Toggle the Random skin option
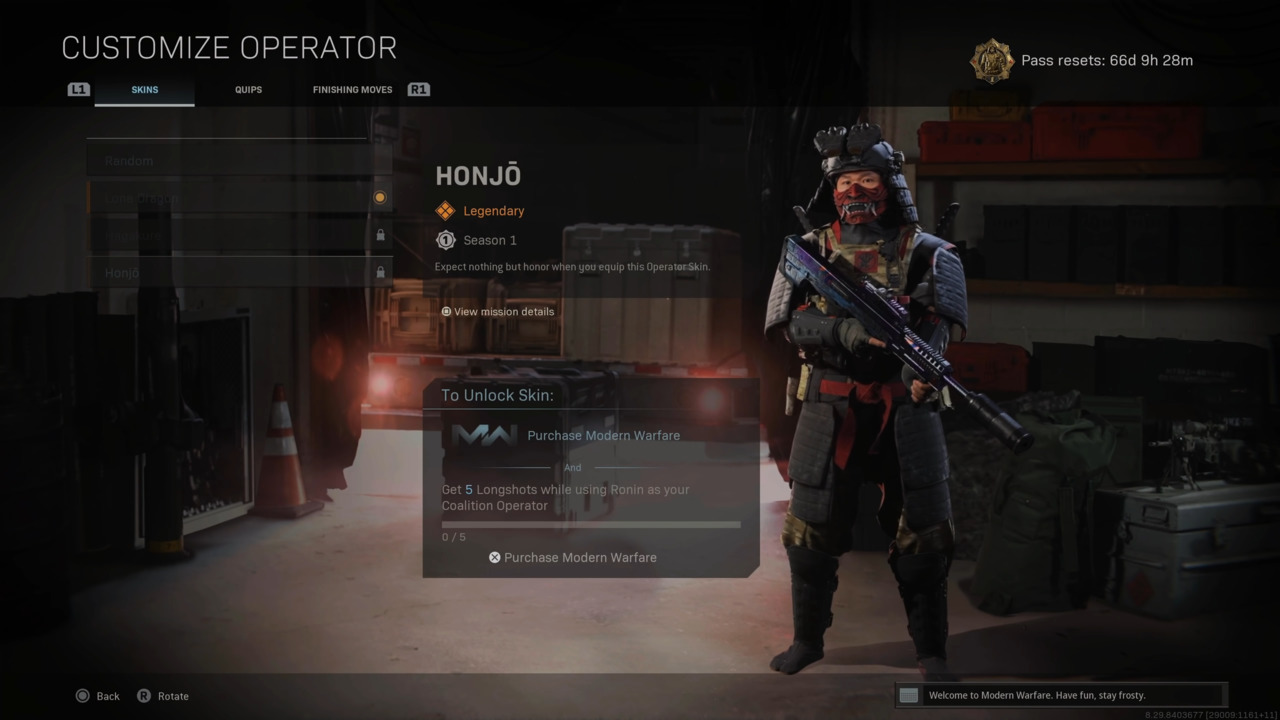 pyautogui.click(x=200, y=160)
